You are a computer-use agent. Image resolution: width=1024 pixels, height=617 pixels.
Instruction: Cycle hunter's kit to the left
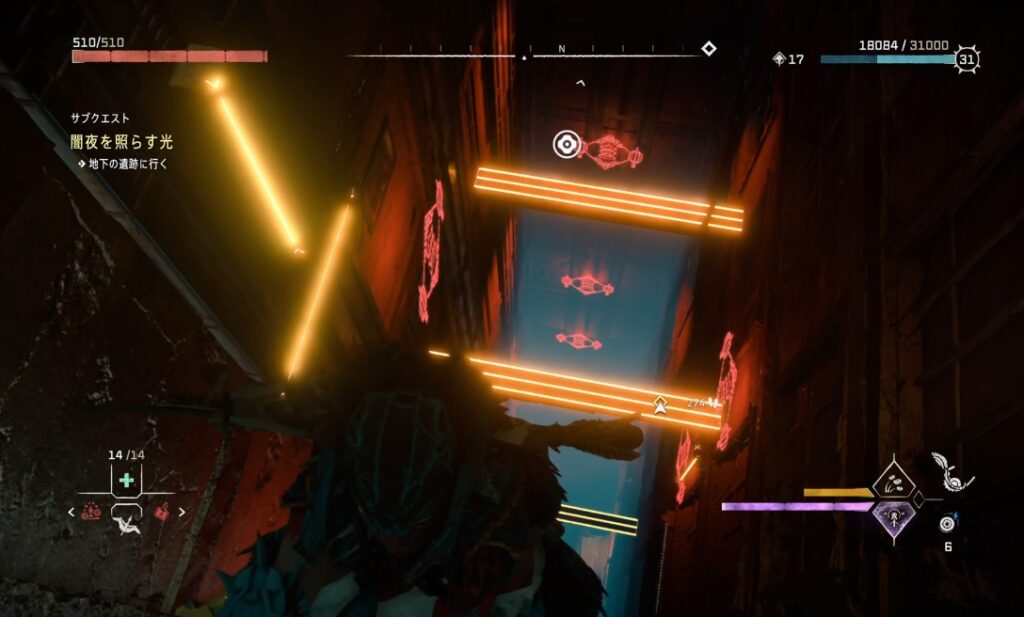(70, 512)
